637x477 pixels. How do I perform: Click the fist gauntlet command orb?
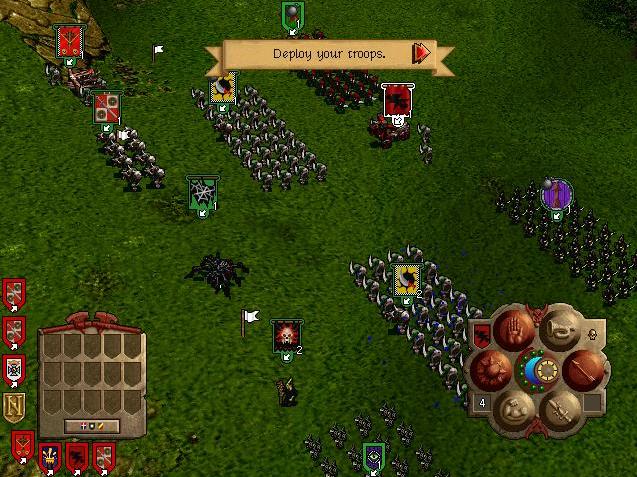click(511, 409)
